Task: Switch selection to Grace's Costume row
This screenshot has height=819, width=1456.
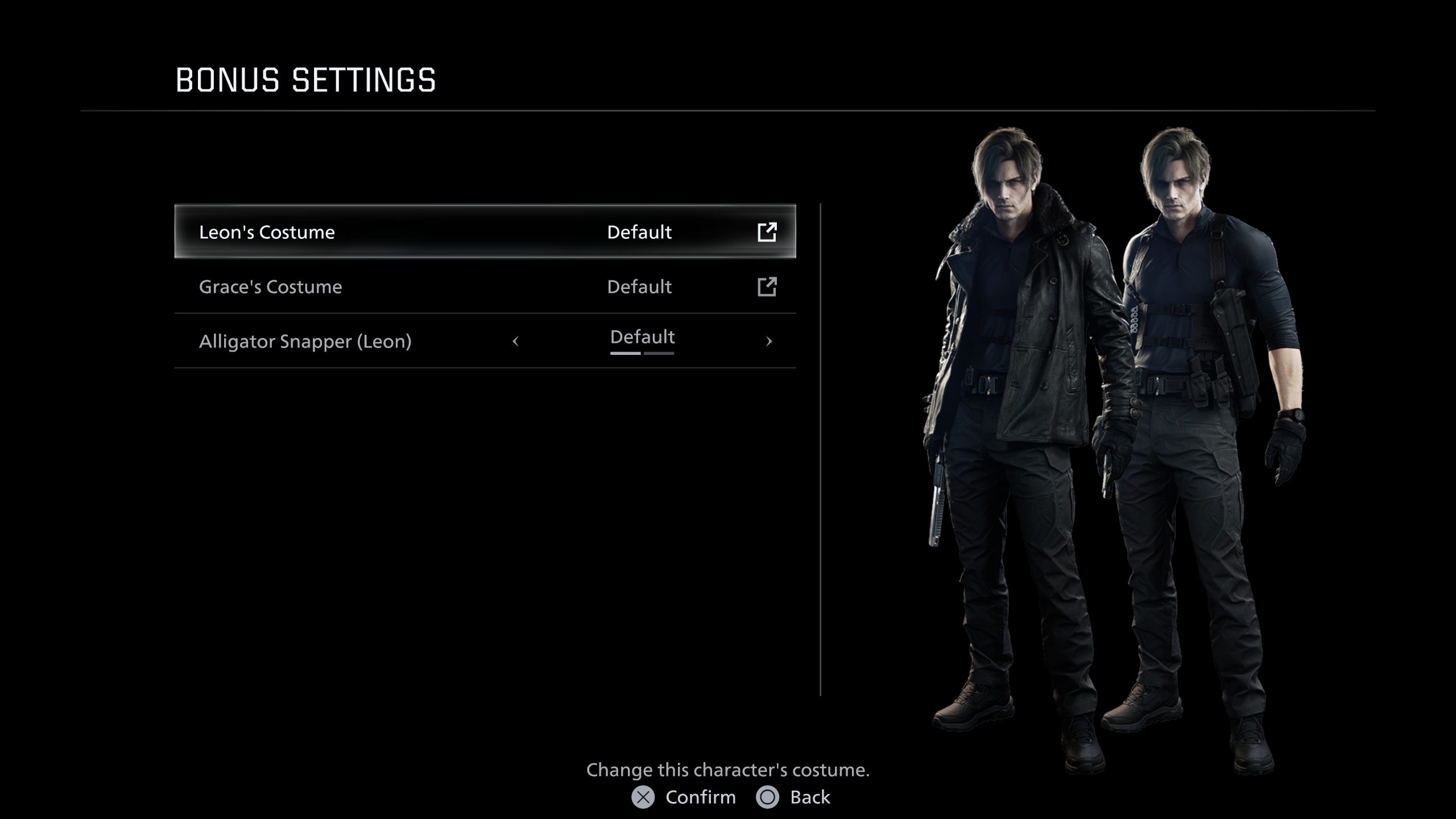Action: (x=398, y=287)
